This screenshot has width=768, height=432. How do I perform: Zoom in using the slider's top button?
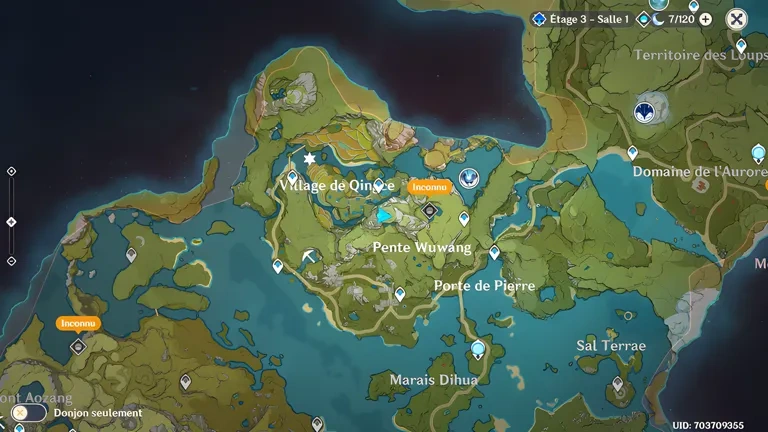pyautogui.click(x=11, y=171)
